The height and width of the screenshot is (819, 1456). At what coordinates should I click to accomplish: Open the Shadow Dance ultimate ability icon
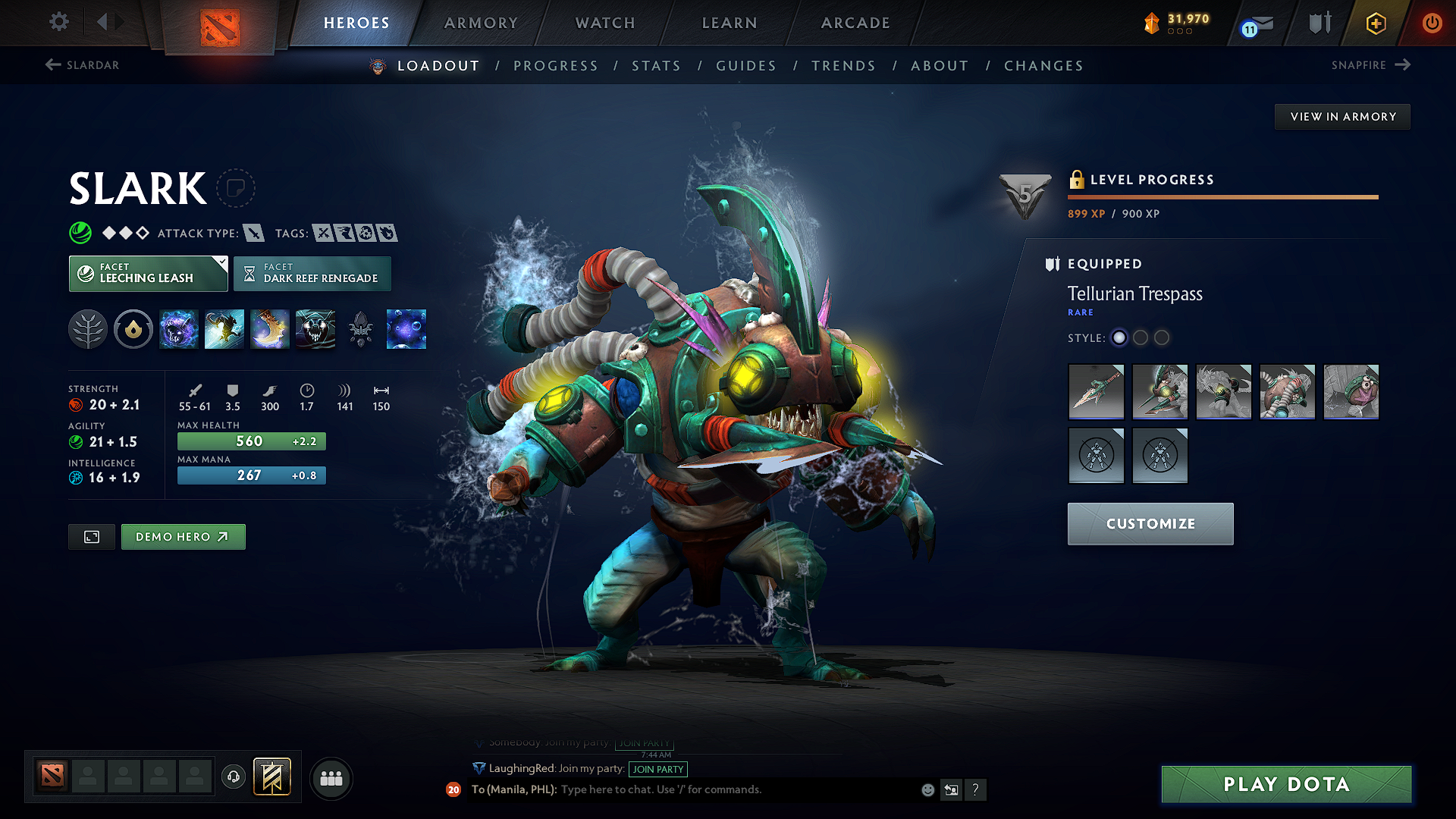point(315,328)
